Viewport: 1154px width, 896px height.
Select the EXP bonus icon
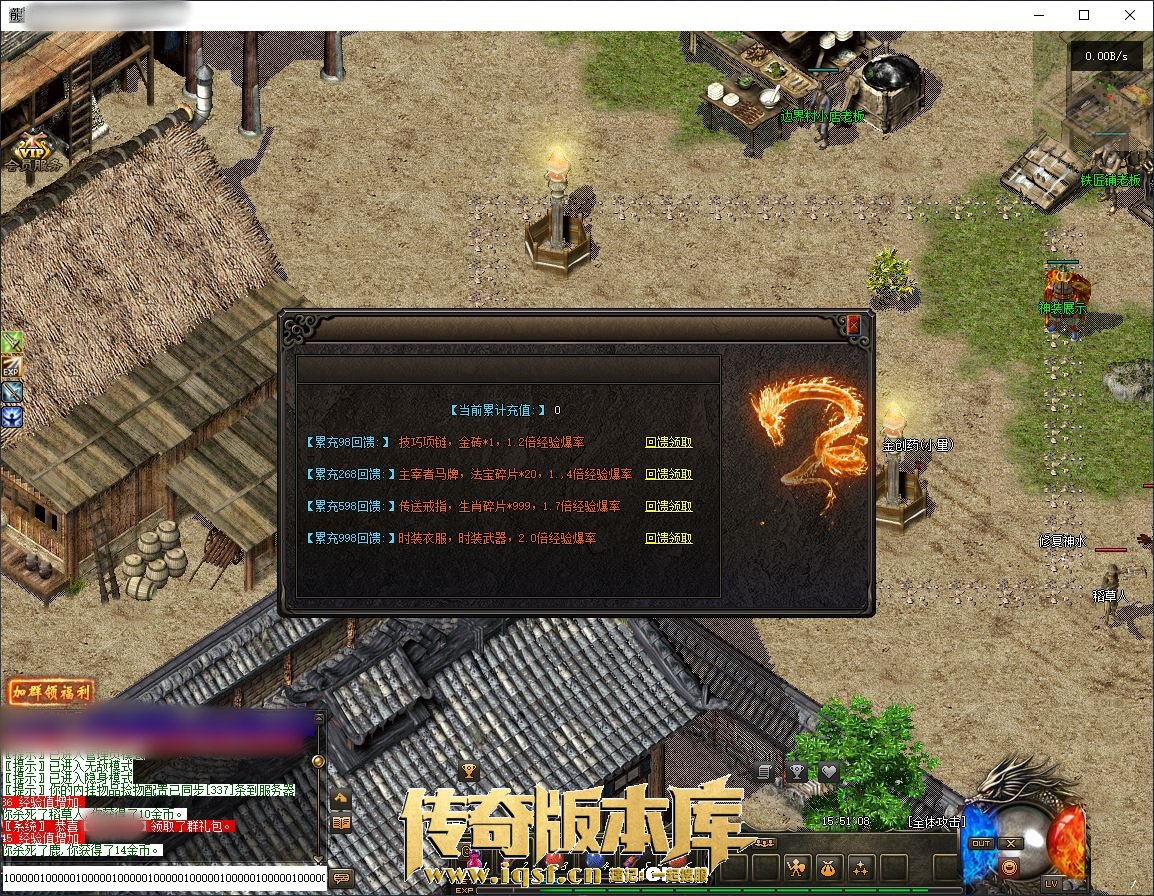tap(12, 368)
